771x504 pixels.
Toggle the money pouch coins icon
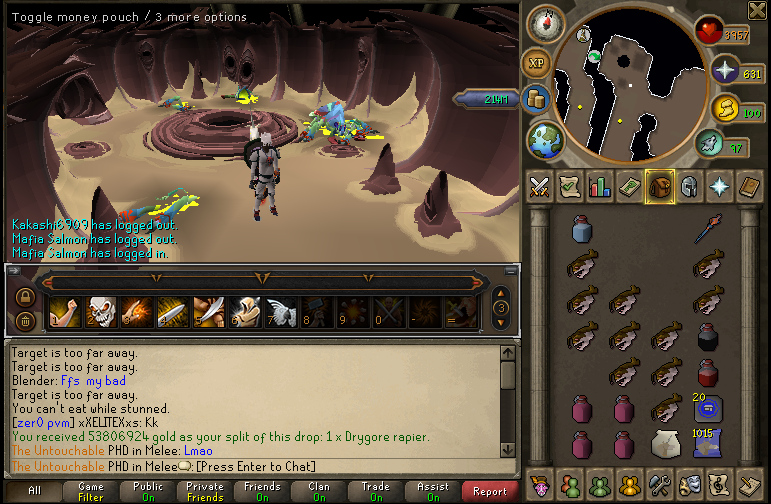click(x=537, y=99)
